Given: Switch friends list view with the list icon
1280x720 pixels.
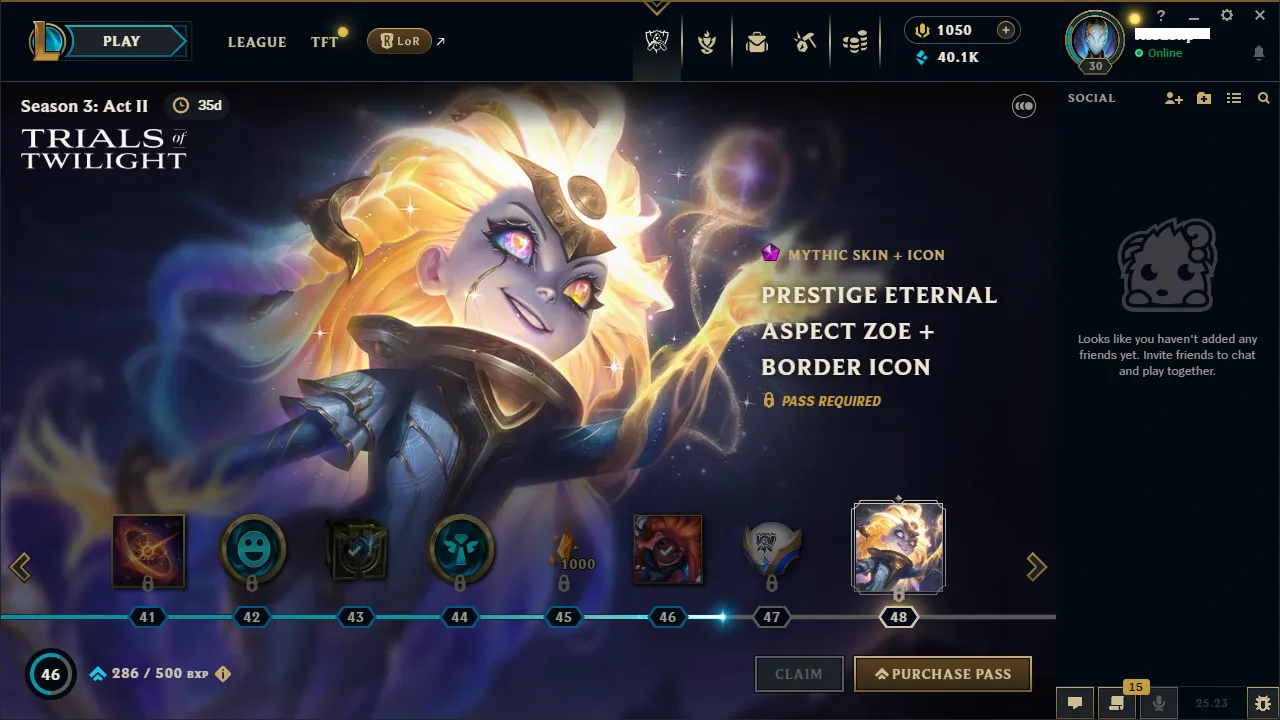Looking at the screenshot, I should (1234, 98).
